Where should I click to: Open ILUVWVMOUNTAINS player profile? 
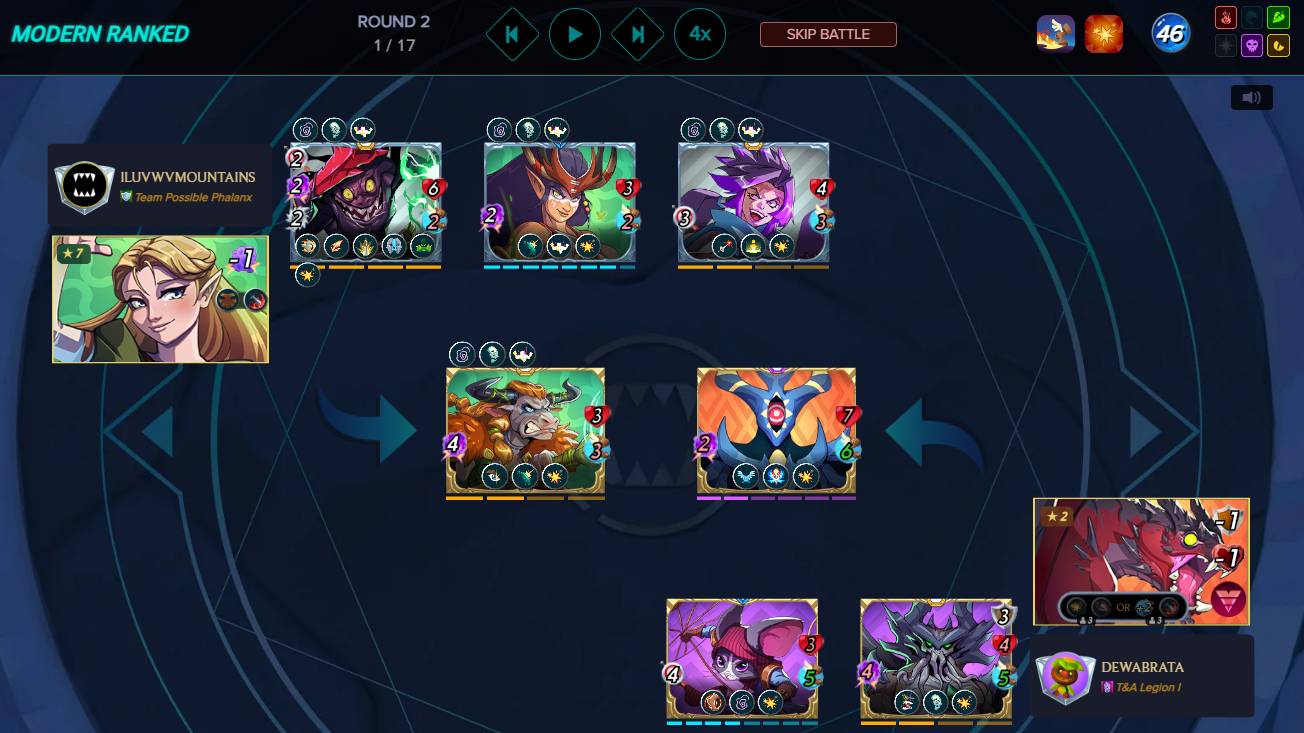pos(187,177)
